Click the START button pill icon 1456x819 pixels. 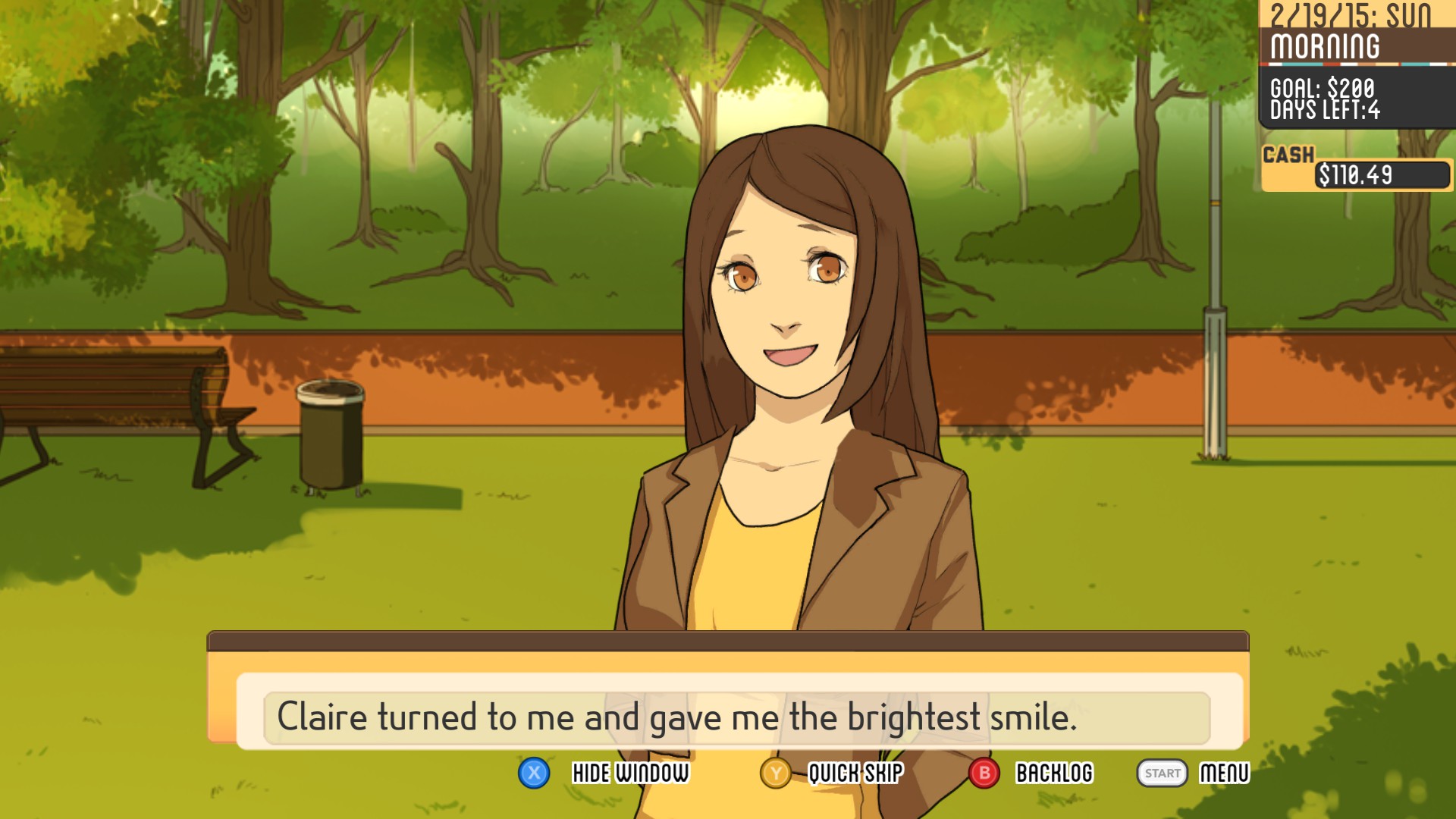[x=1160, y=774]
